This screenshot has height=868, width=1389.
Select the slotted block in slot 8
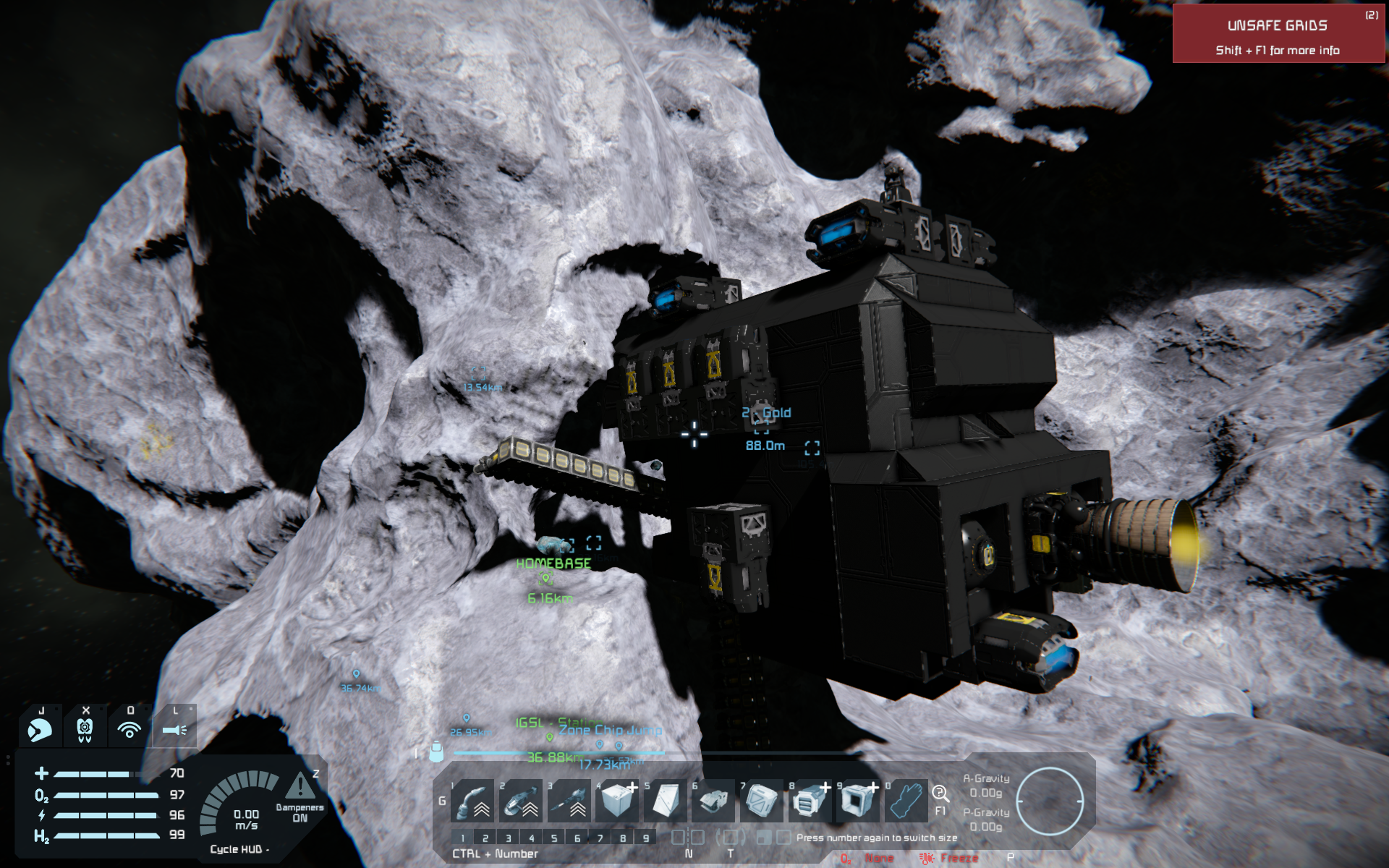coord(810,801)
